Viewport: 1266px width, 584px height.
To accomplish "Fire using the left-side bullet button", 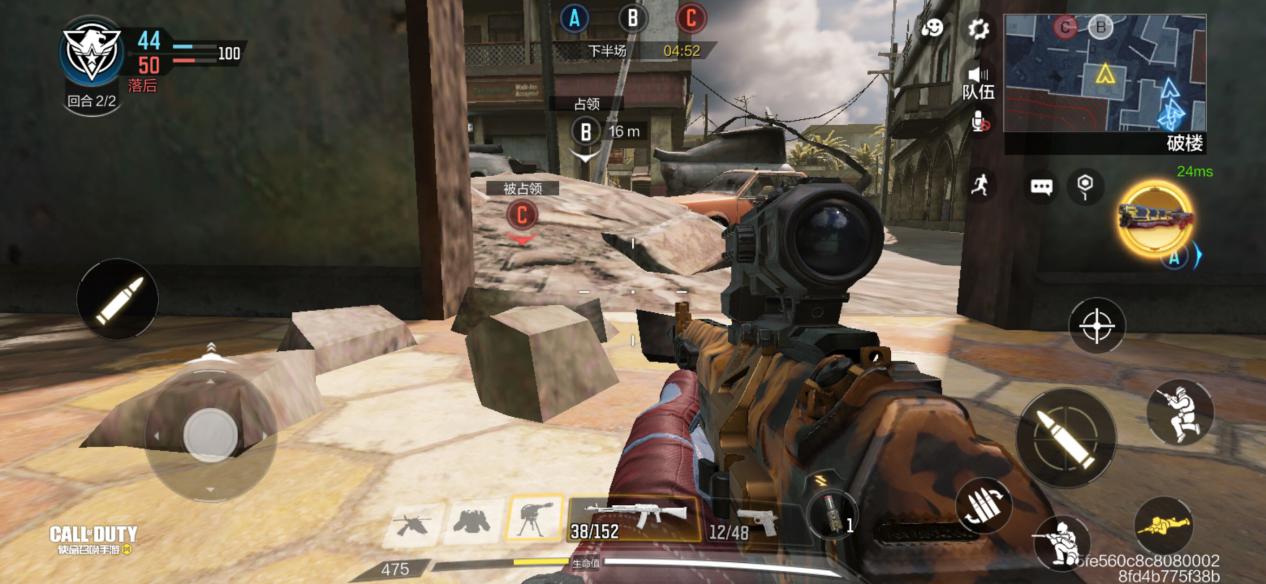I will coord(117,298).
